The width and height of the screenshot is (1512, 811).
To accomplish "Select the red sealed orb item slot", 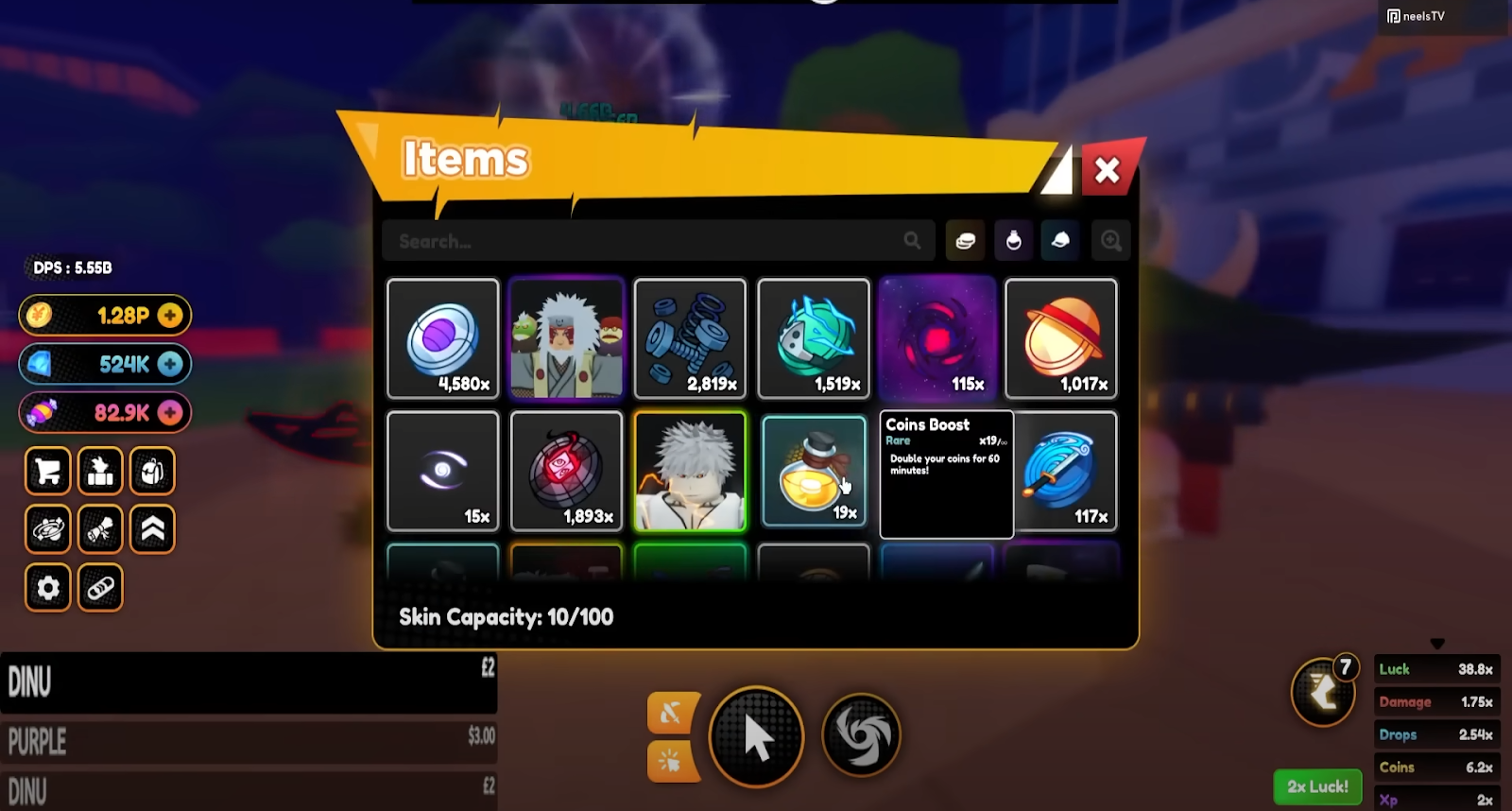I will click(x=566, y=471).
